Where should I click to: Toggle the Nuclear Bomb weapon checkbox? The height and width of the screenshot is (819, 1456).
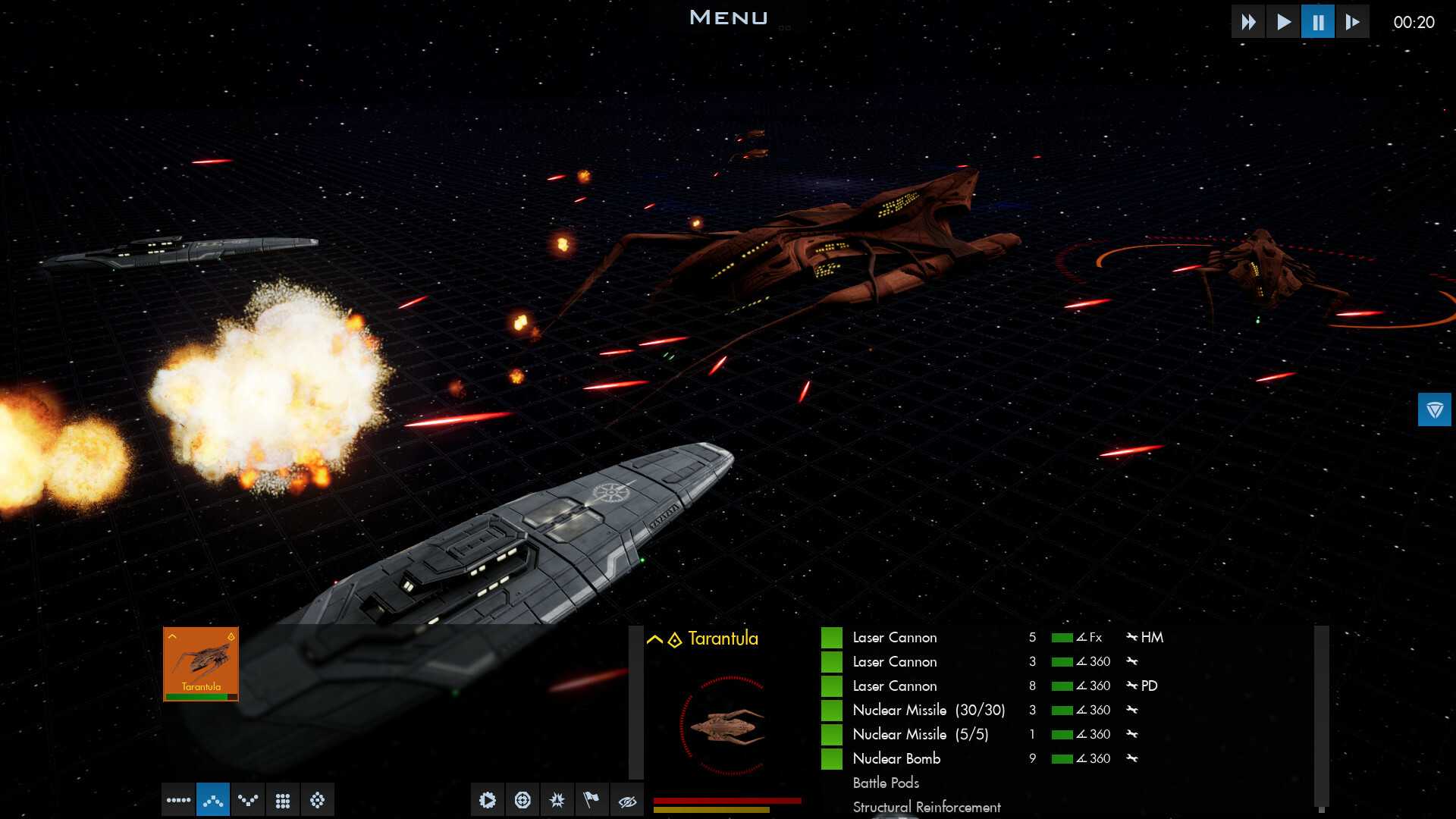coord(830,758)
